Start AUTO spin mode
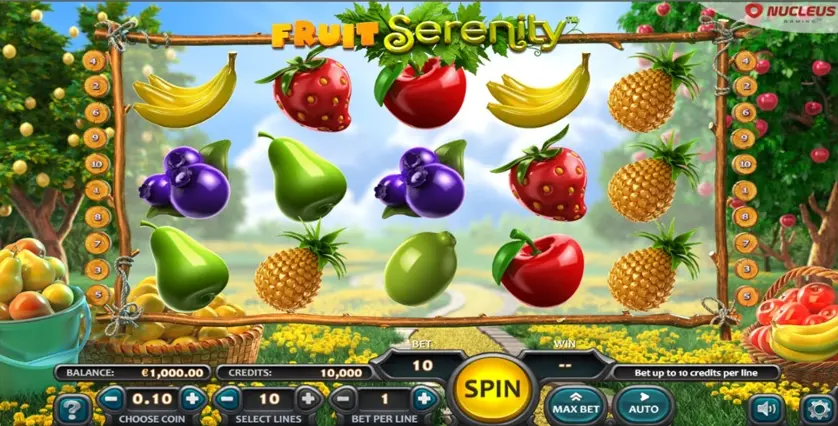This screenshot has height=426, width=838. [x=642, y=404]
